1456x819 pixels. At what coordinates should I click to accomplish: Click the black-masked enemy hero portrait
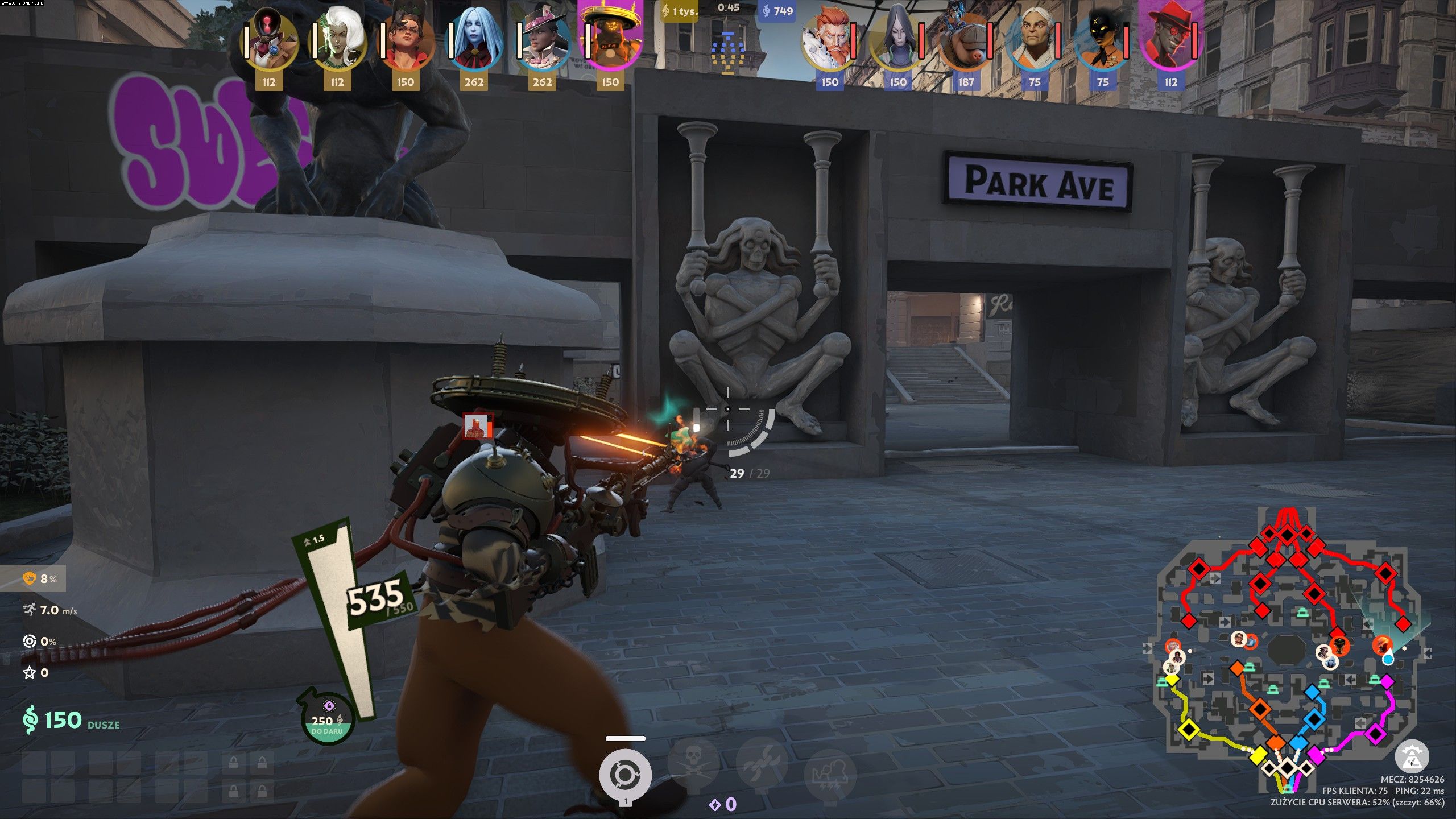(1102, 40)
